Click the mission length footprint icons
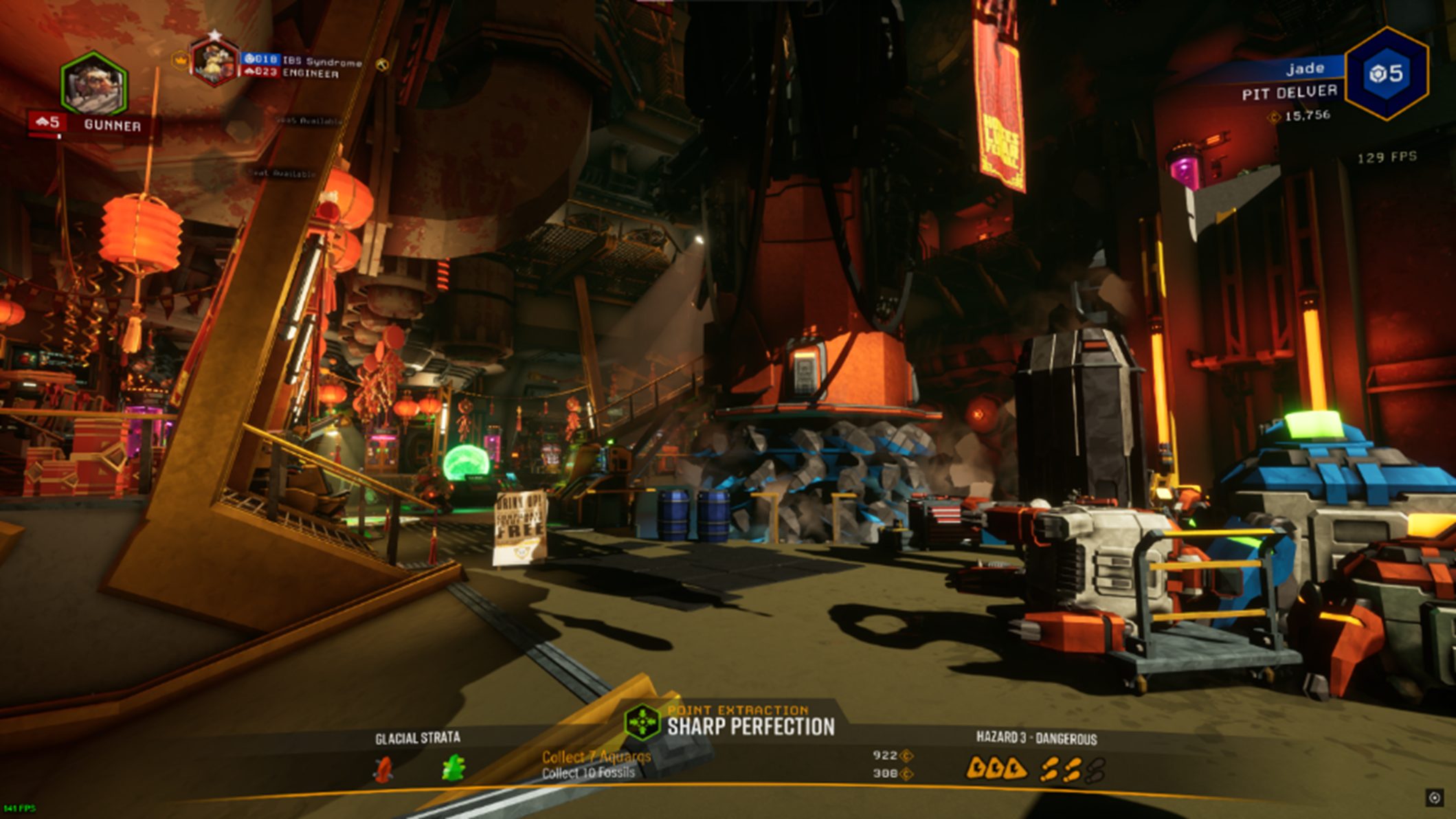The image size is (1456, 819). tap(1073, 770)
